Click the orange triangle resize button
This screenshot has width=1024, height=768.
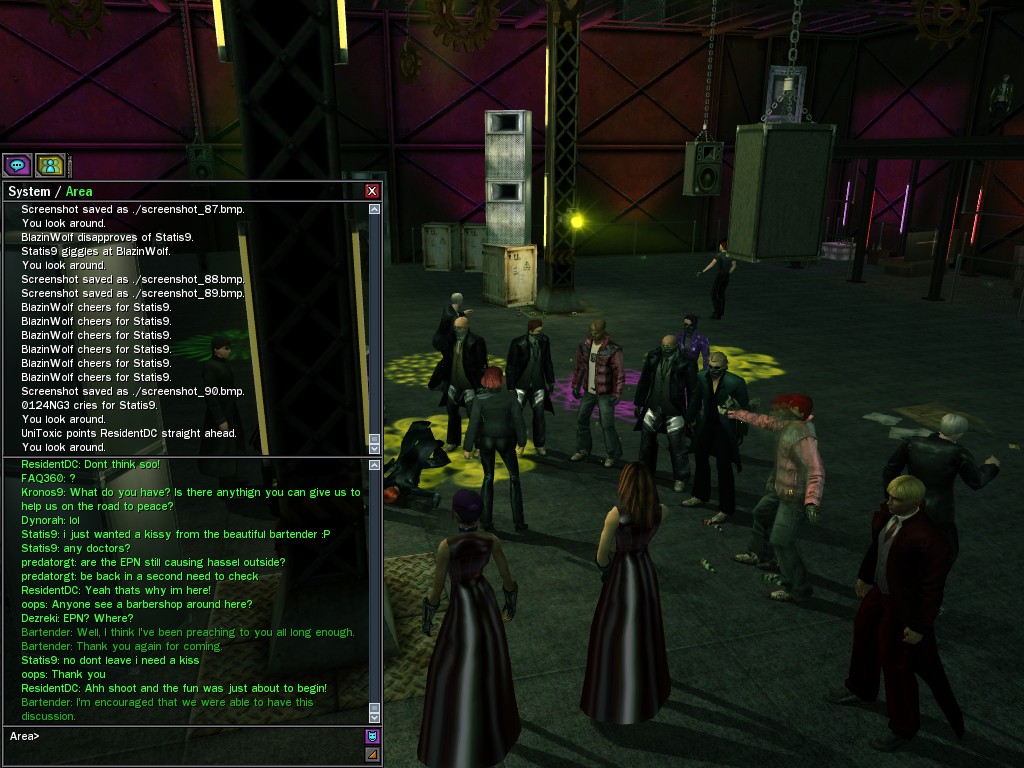tap(372, 754)
